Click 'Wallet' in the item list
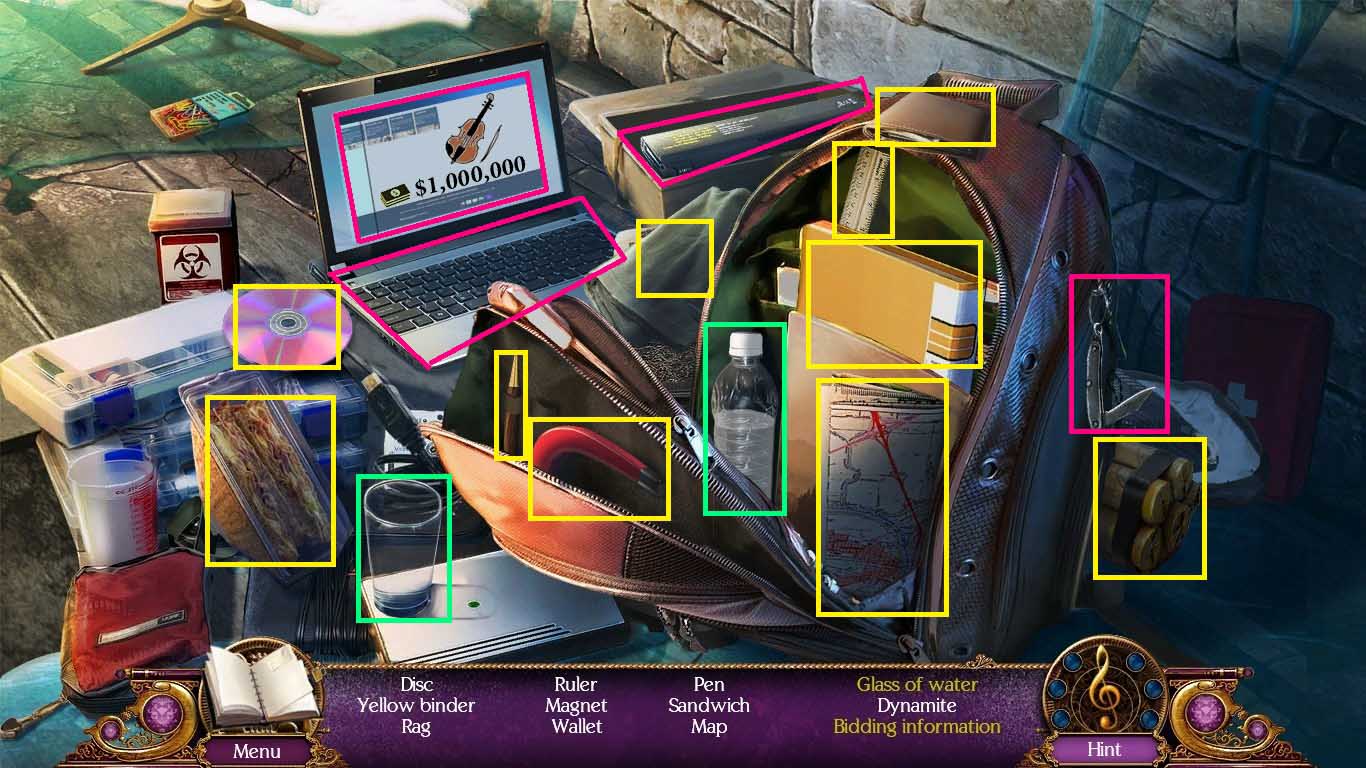The height and width of the screenshot is (768, 1366). (x=577, y=726)
